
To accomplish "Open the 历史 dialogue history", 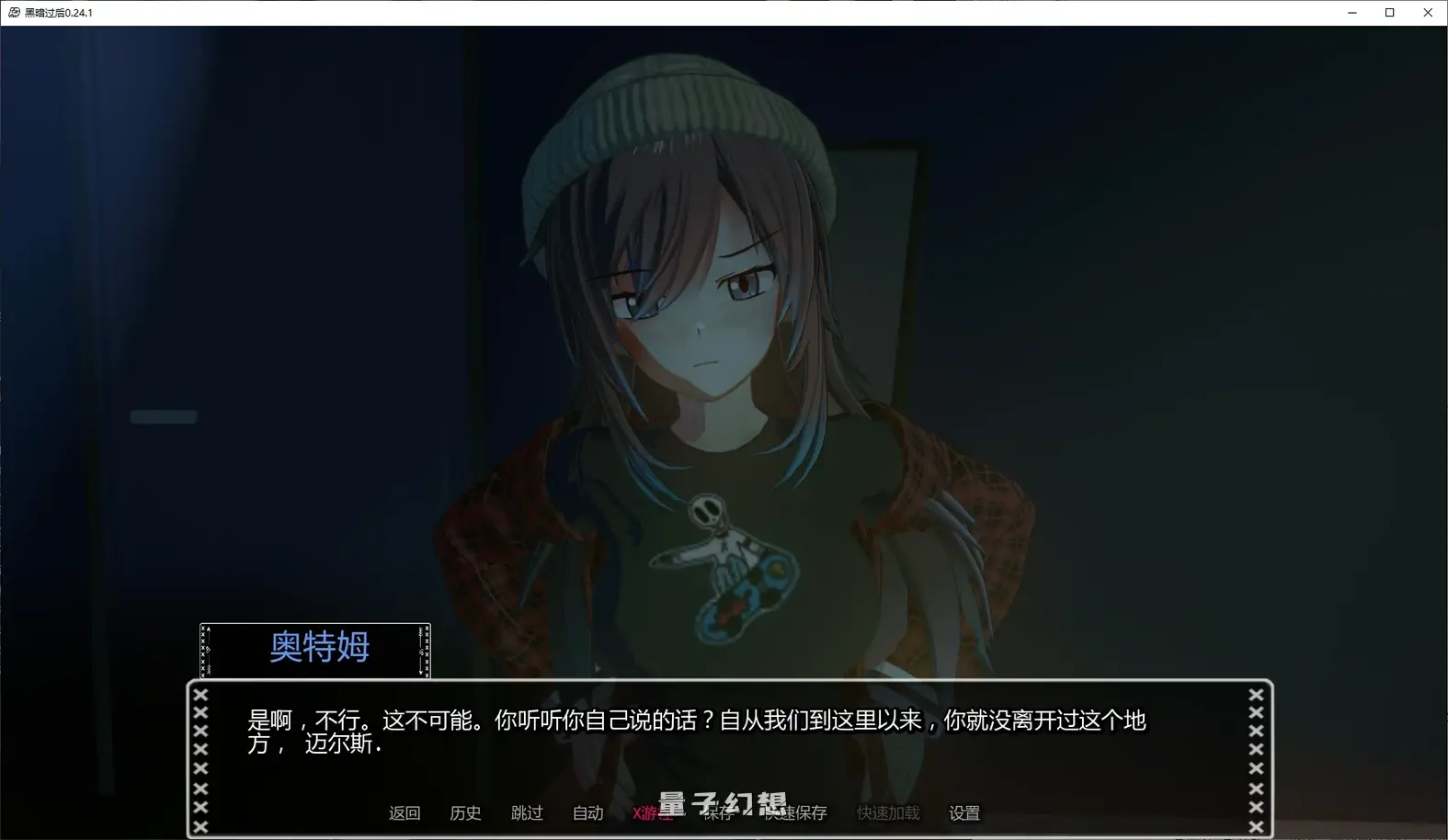I will click(465, 812).
